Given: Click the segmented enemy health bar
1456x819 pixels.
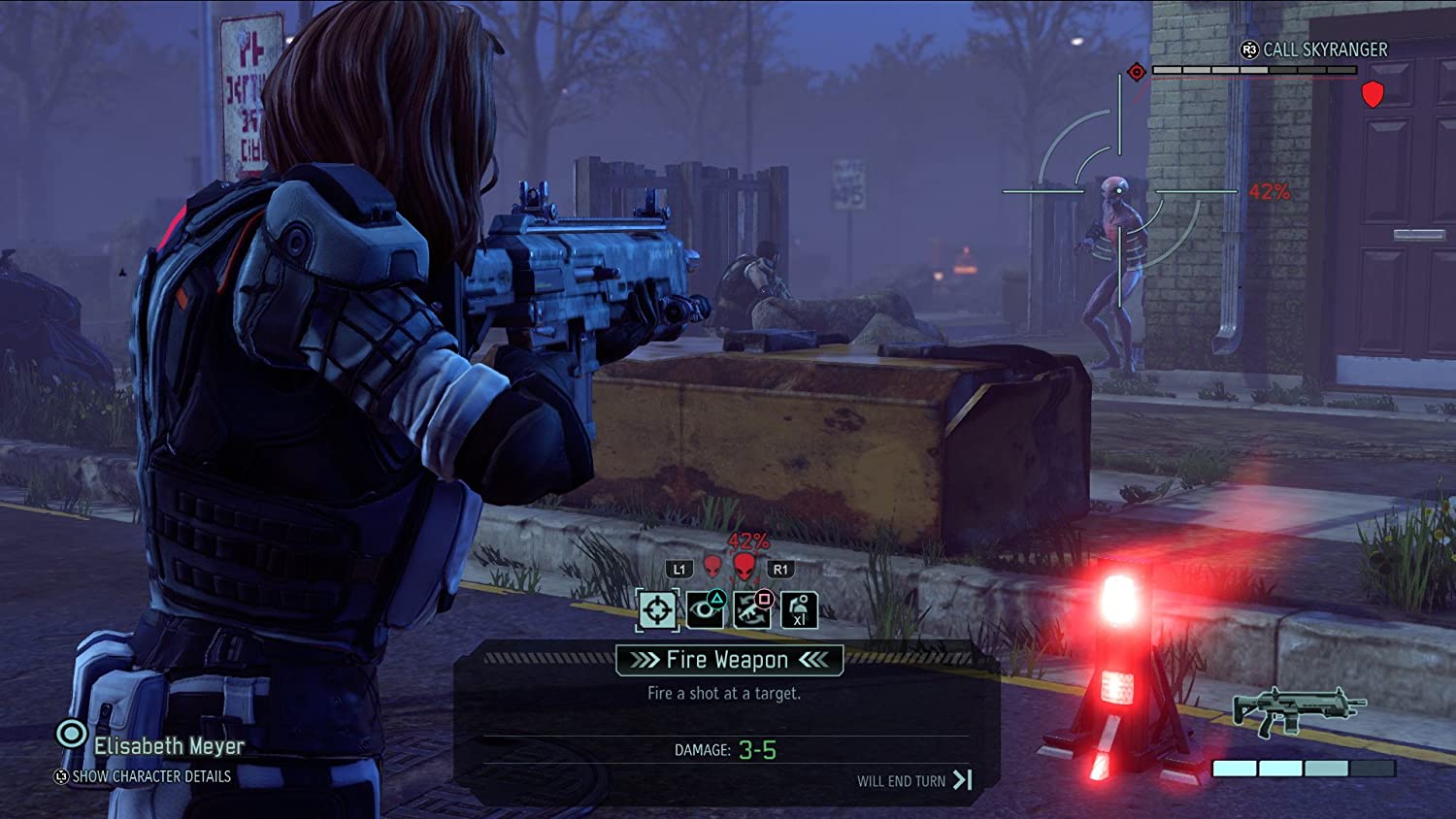Looking at the screenshot, I should click(1255, 69).
